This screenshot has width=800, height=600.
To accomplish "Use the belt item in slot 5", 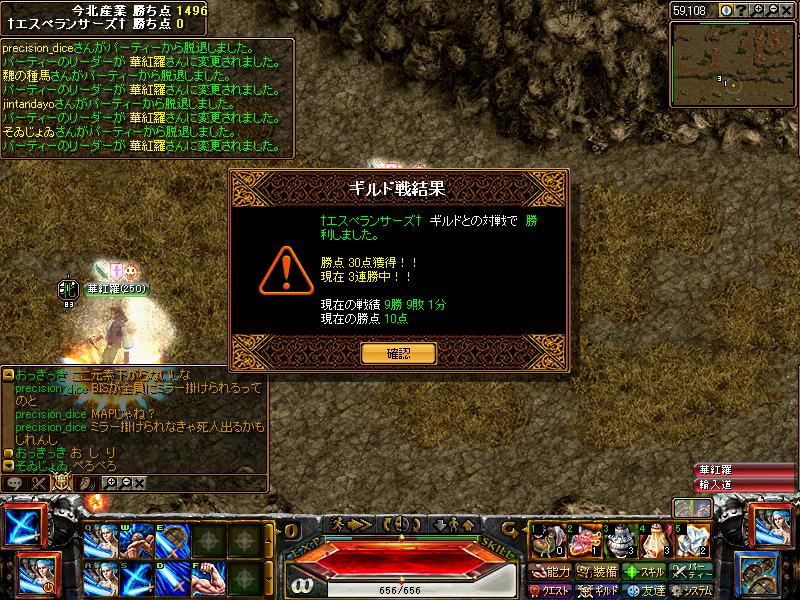I will click(x=692, y=540).
